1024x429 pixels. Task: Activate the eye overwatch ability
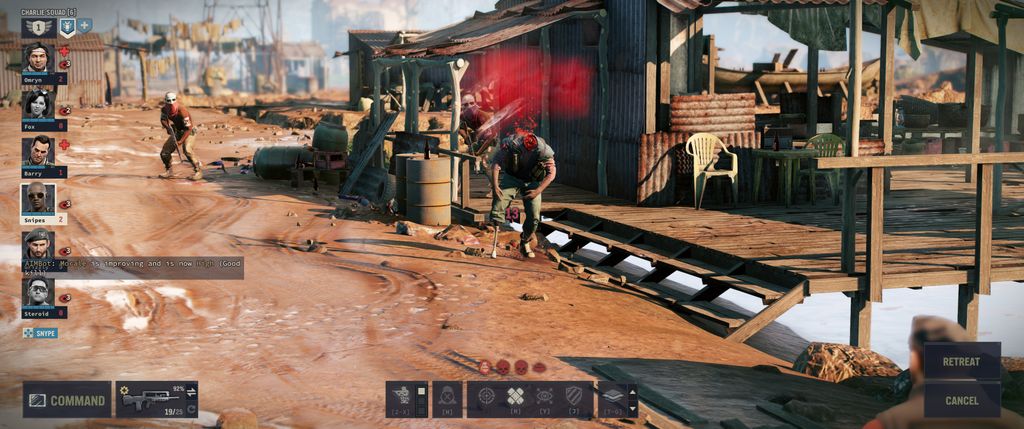544,397
